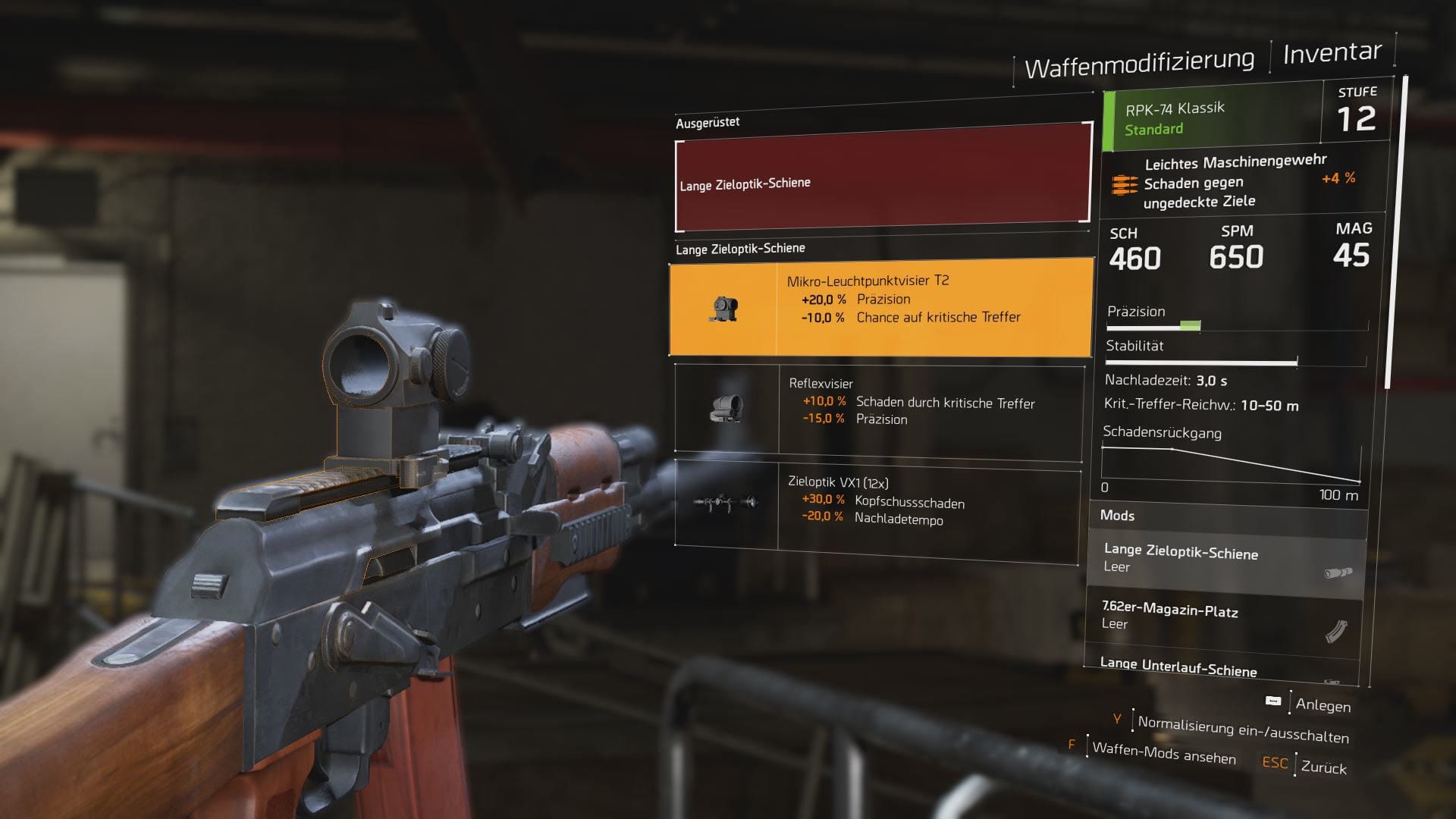Show Waffen-Mods ansehen view
This screenshot has height=819, width=1456.
coord(1163,752)
